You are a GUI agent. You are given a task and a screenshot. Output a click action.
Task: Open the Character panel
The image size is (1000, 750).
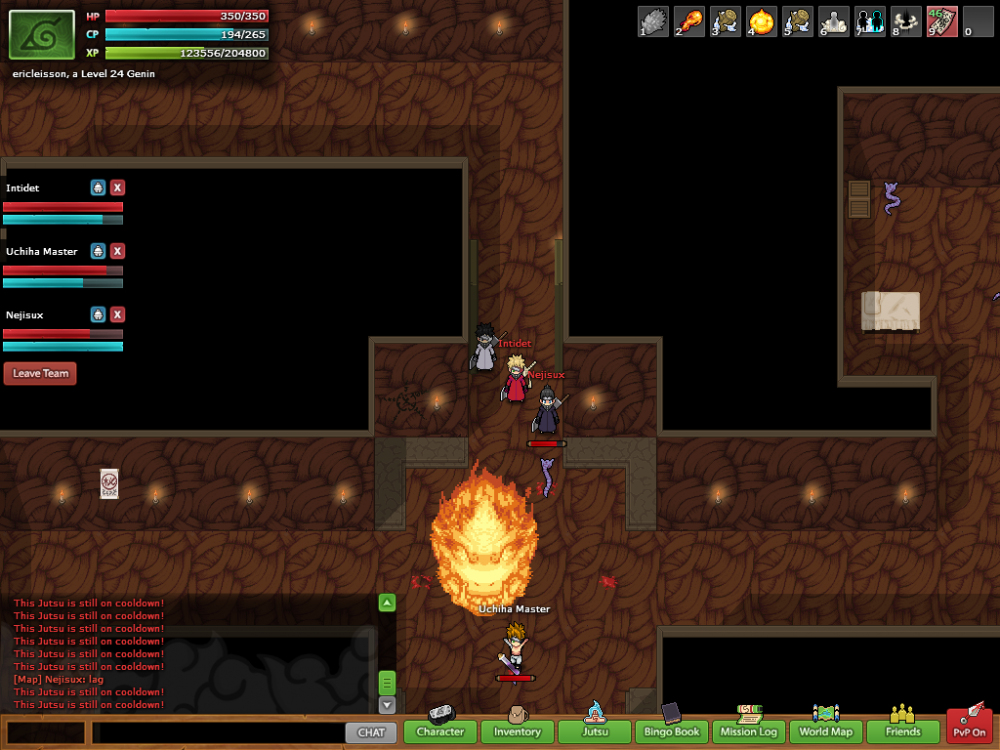click(x=440, y=732)
